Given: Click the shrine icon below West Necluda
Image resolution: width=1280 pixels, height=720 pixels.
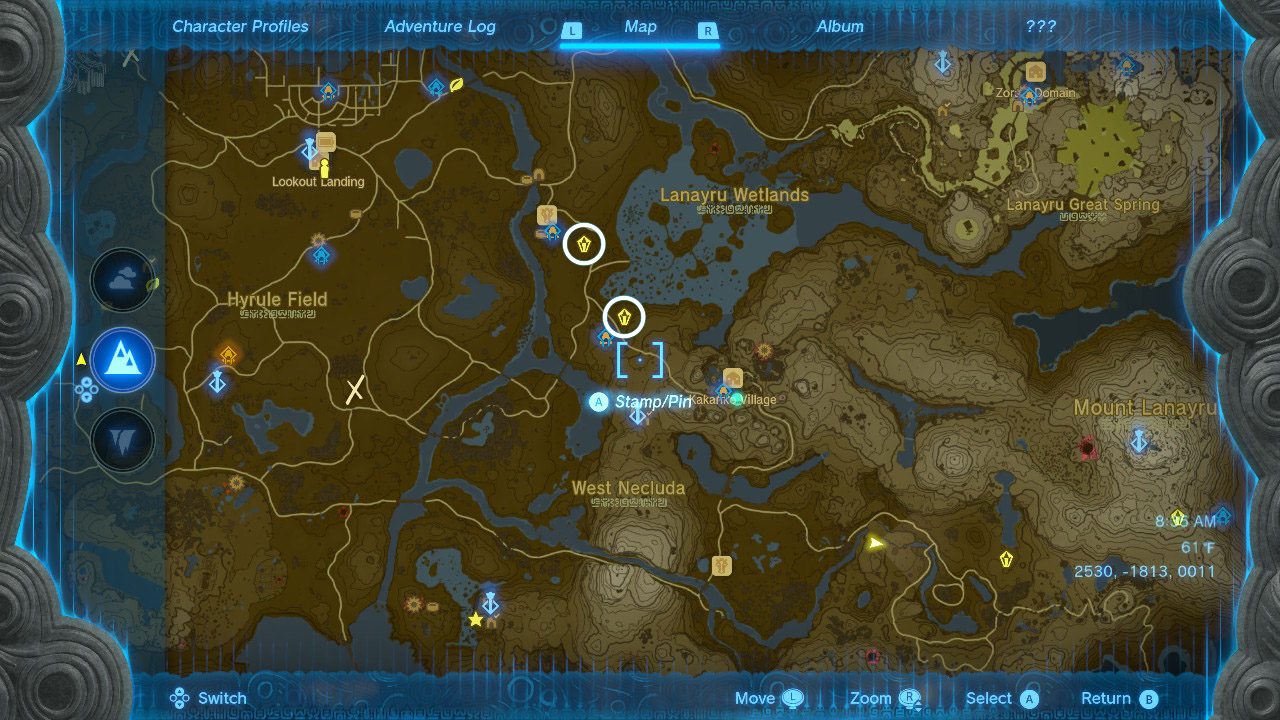Looking at the screenshot, I should point(490,604).
